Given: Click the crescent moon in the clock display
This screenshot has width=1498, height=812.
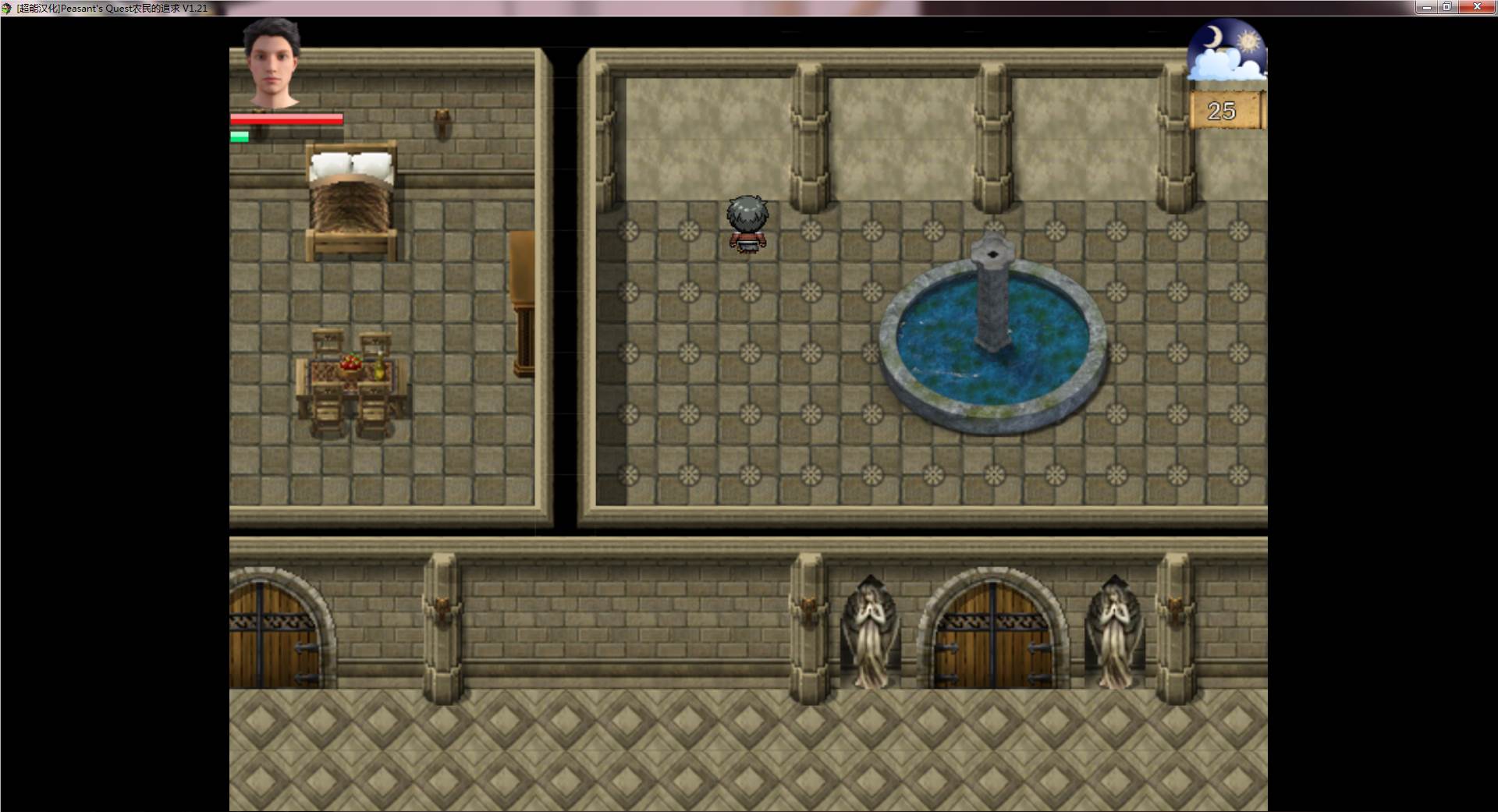Looking at the screenshot, I should click(x=1214, y=37).
